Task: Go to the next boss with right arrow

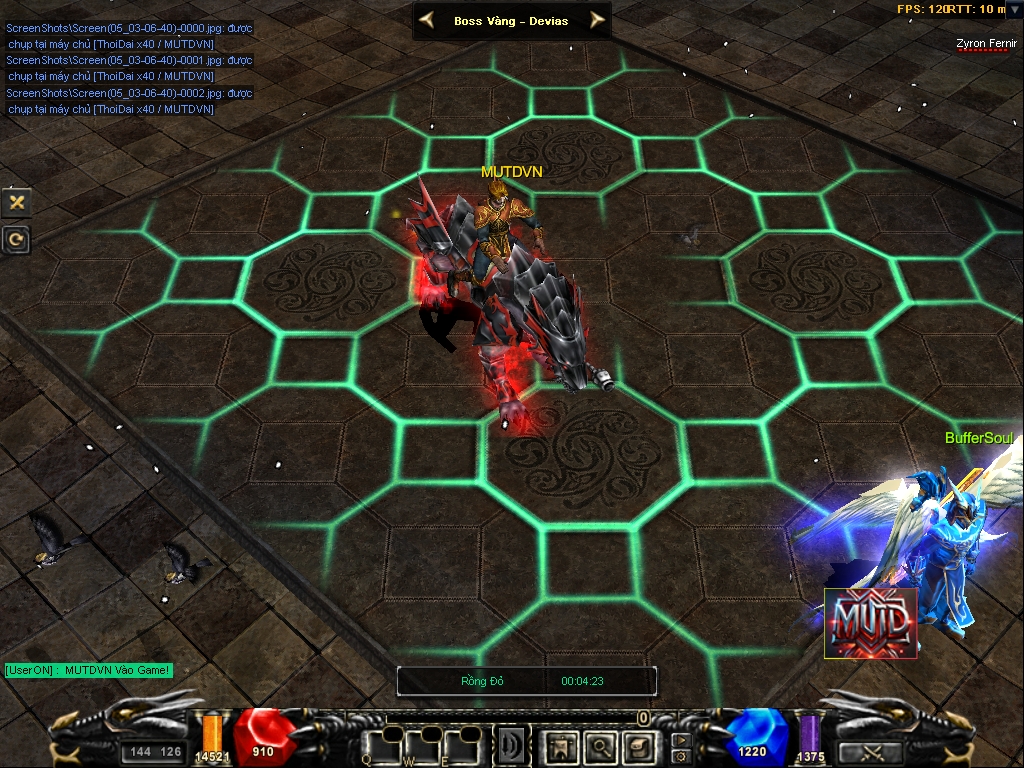Action: [597, 20]
